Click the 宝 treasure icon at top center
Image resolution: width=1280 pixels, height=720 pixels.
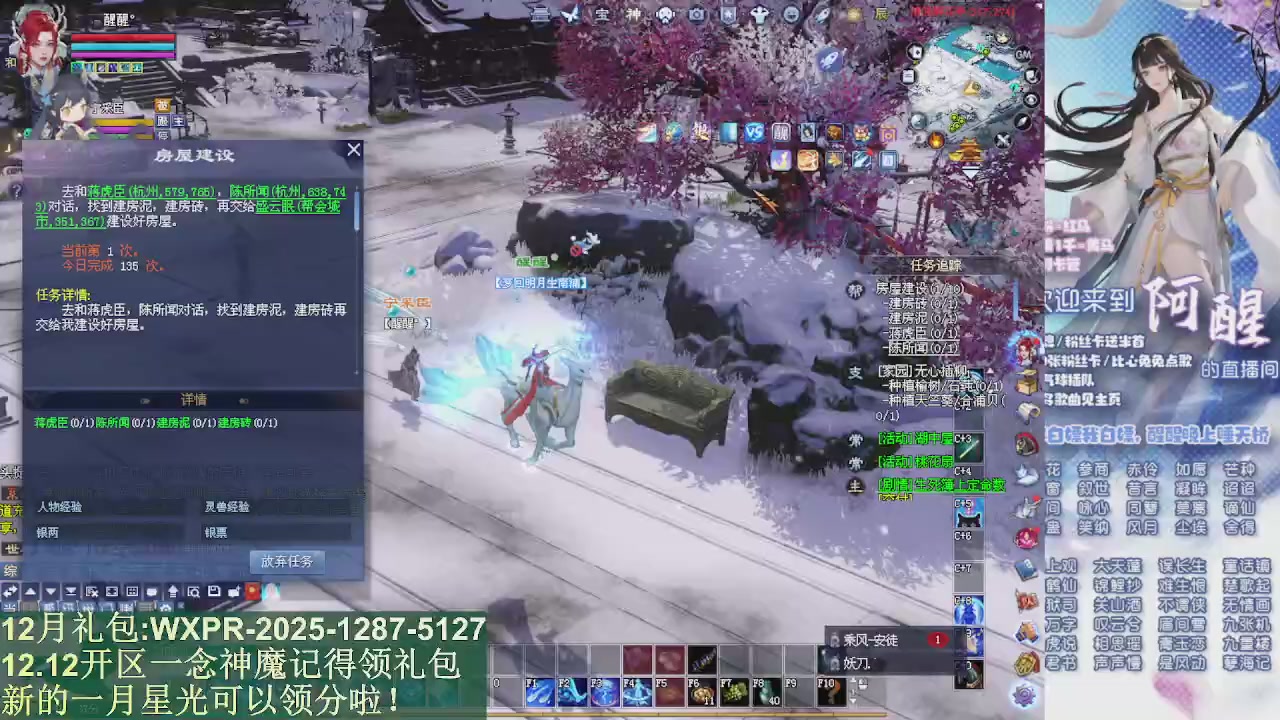point(601,14)
